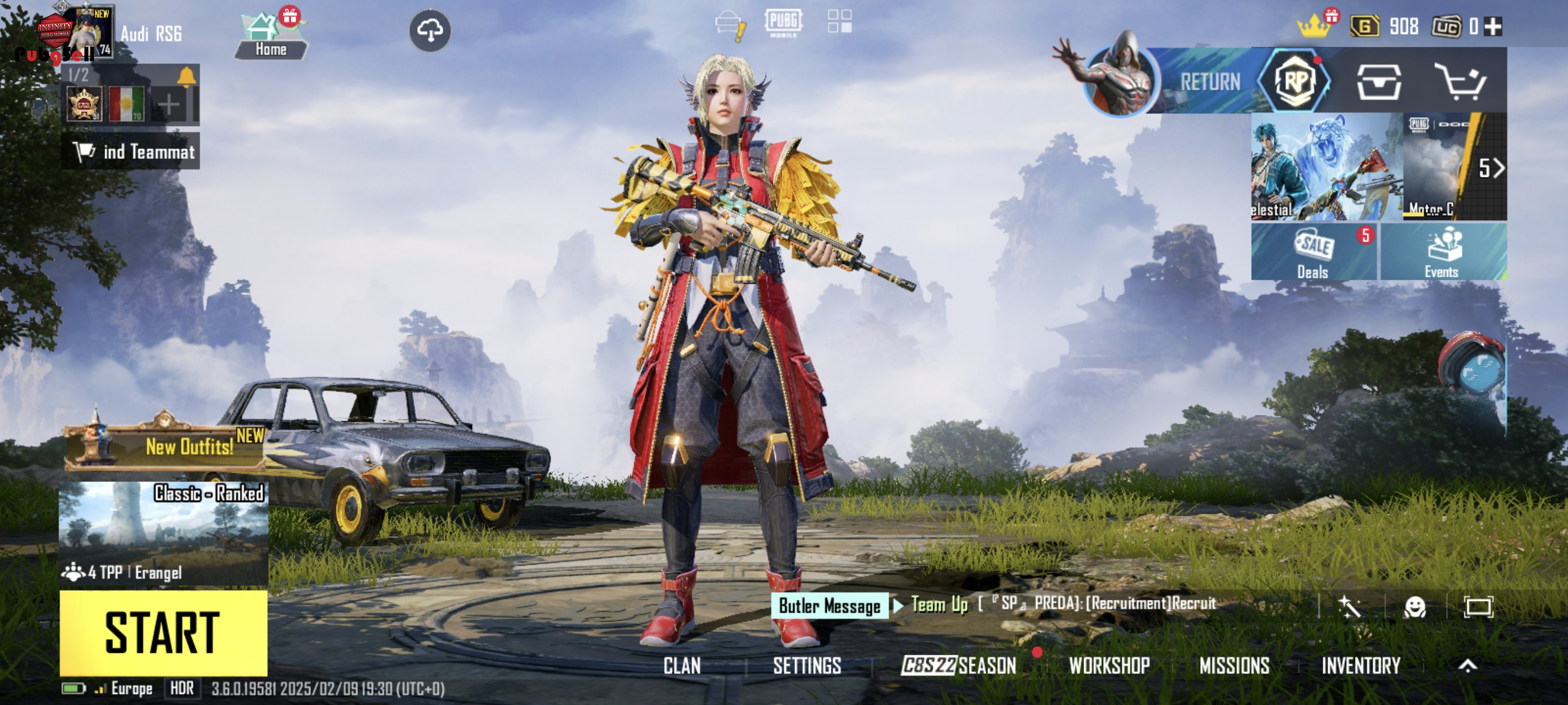Open the shopping cart shop
The width and height of the screenshot is (1568, 705).
[1461, 81]
